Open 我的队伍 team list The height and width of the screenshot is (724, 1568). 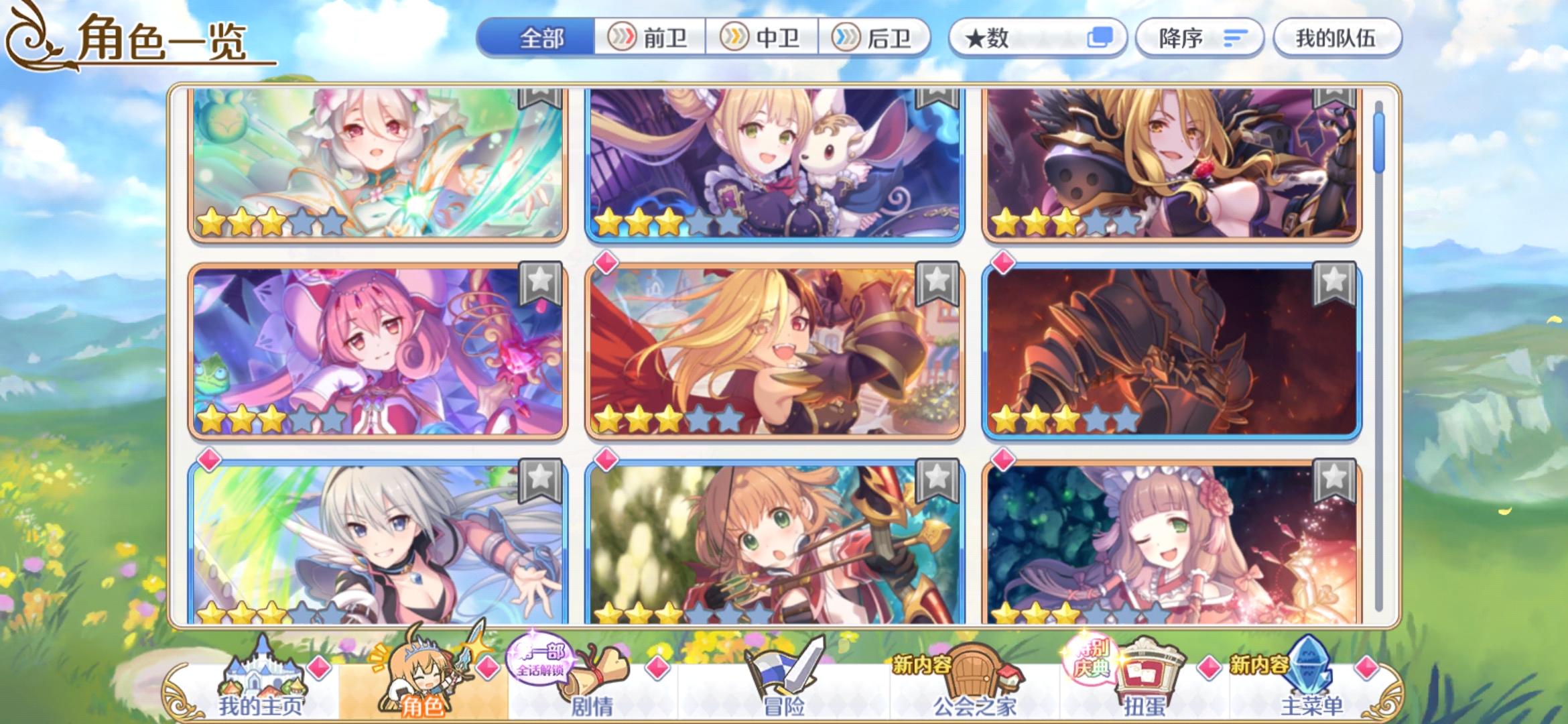pos(1337,38)
